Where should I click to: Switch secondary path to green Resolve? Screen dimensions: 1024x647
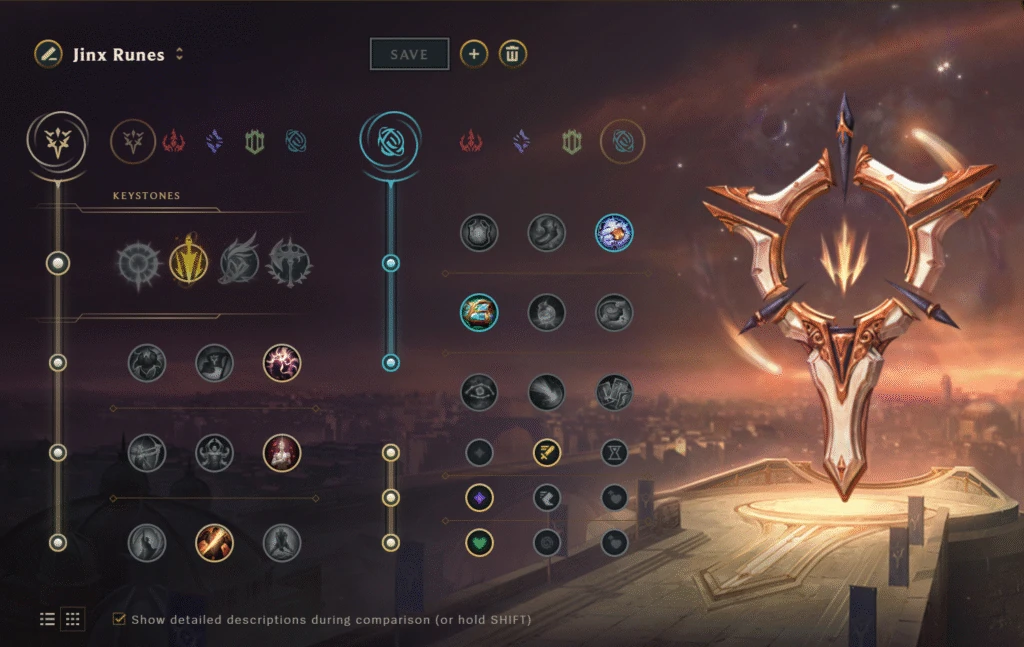click(571, 142)
